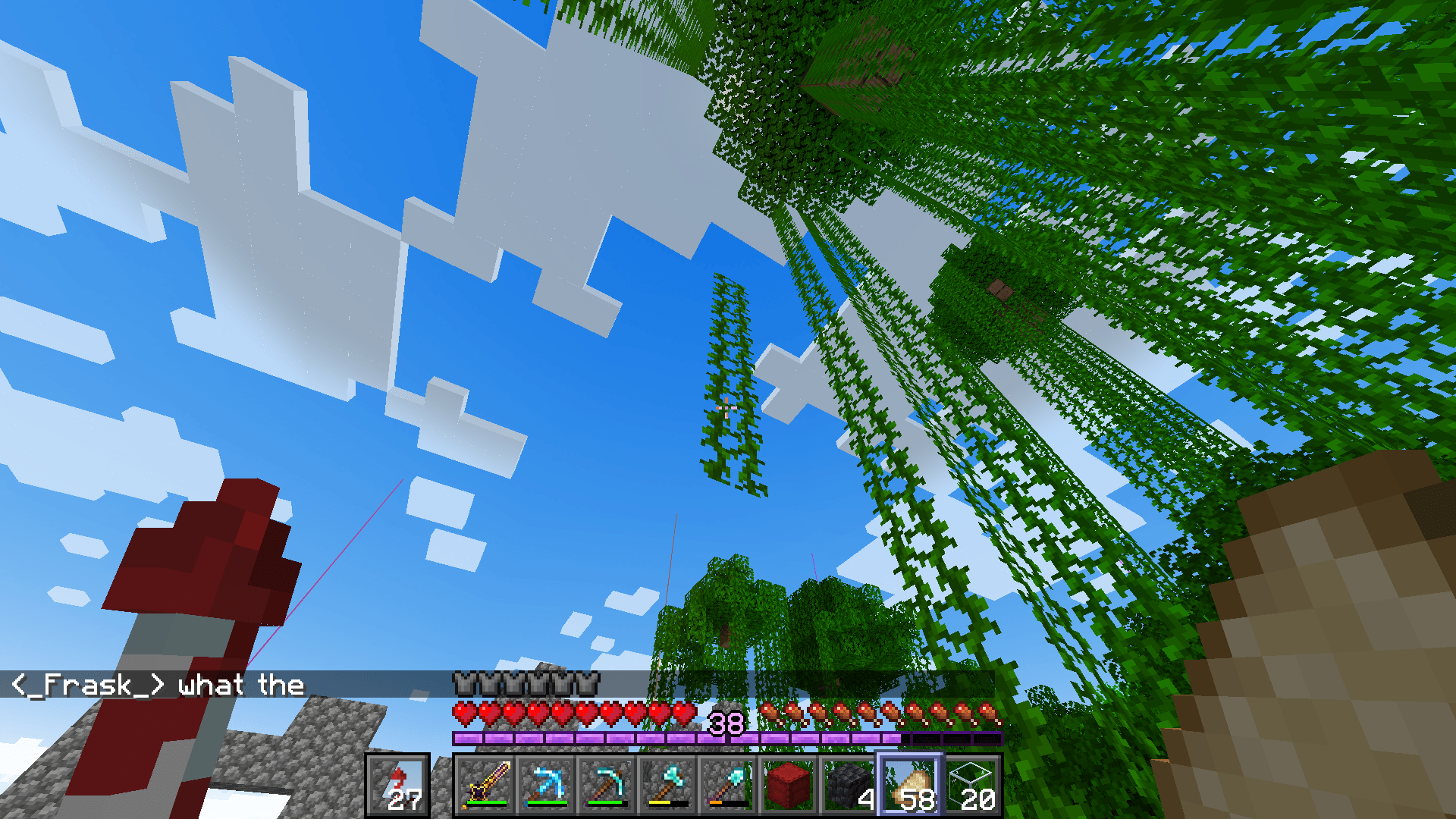Viewport: 1456px width, 819px height.
Task: Click the first chestplate in the armor bar
Action: pos(464,683)
